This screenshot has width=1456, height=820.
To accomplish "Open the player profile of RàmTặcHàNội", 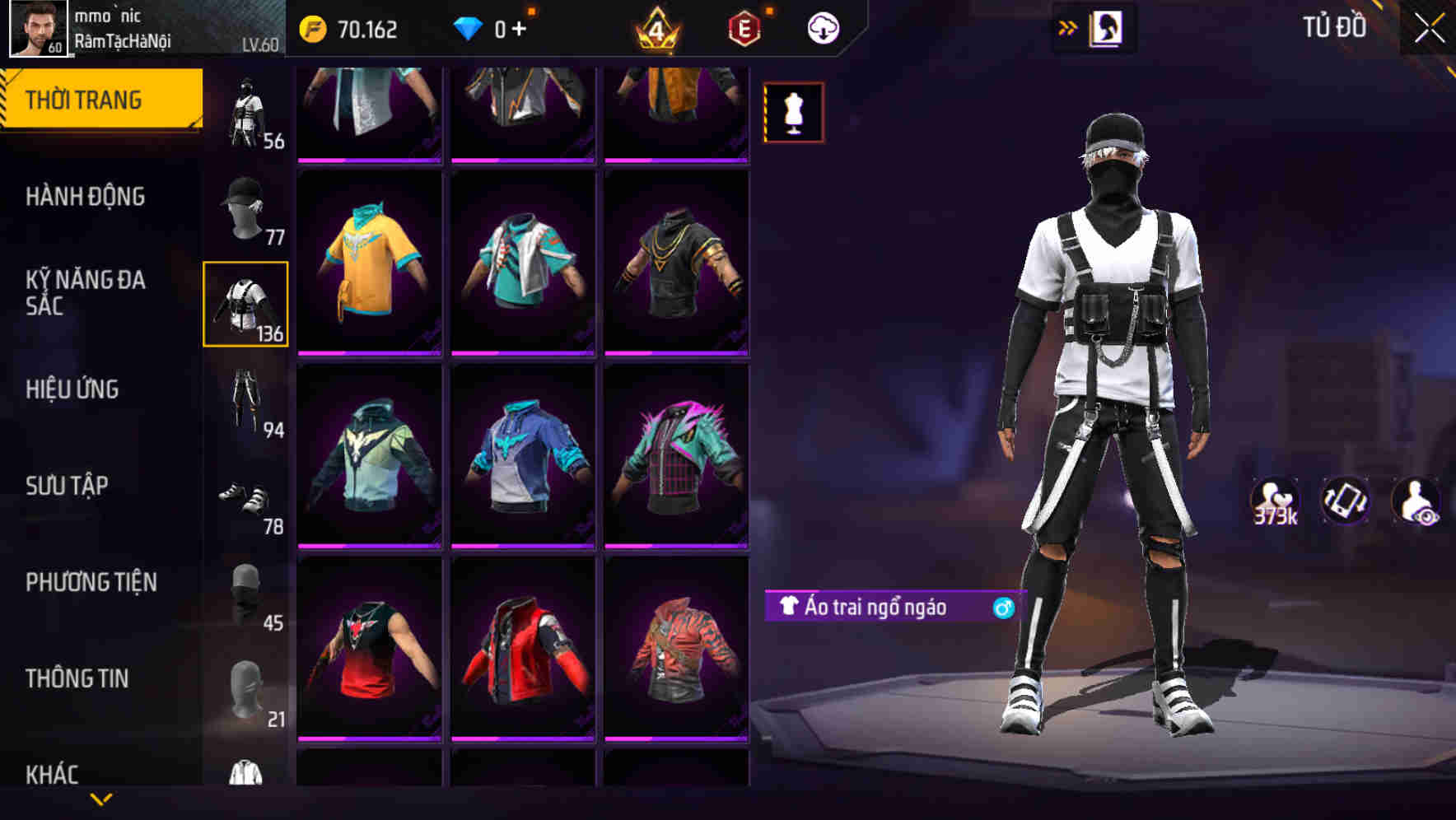I will [x=36, y=27].
